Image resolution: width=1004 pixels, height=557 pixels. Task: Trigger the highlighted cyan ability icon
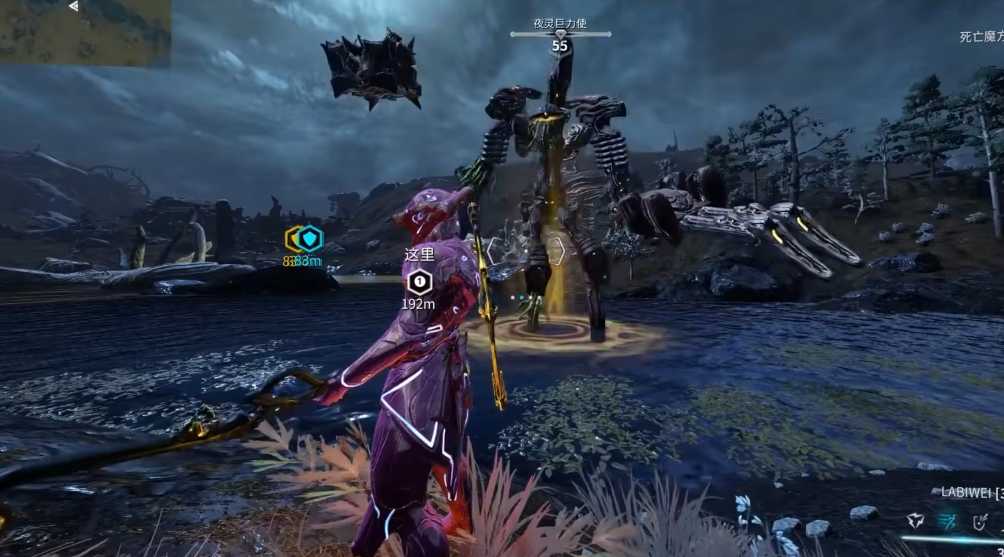pyautogui.click(x=947, y=520)
